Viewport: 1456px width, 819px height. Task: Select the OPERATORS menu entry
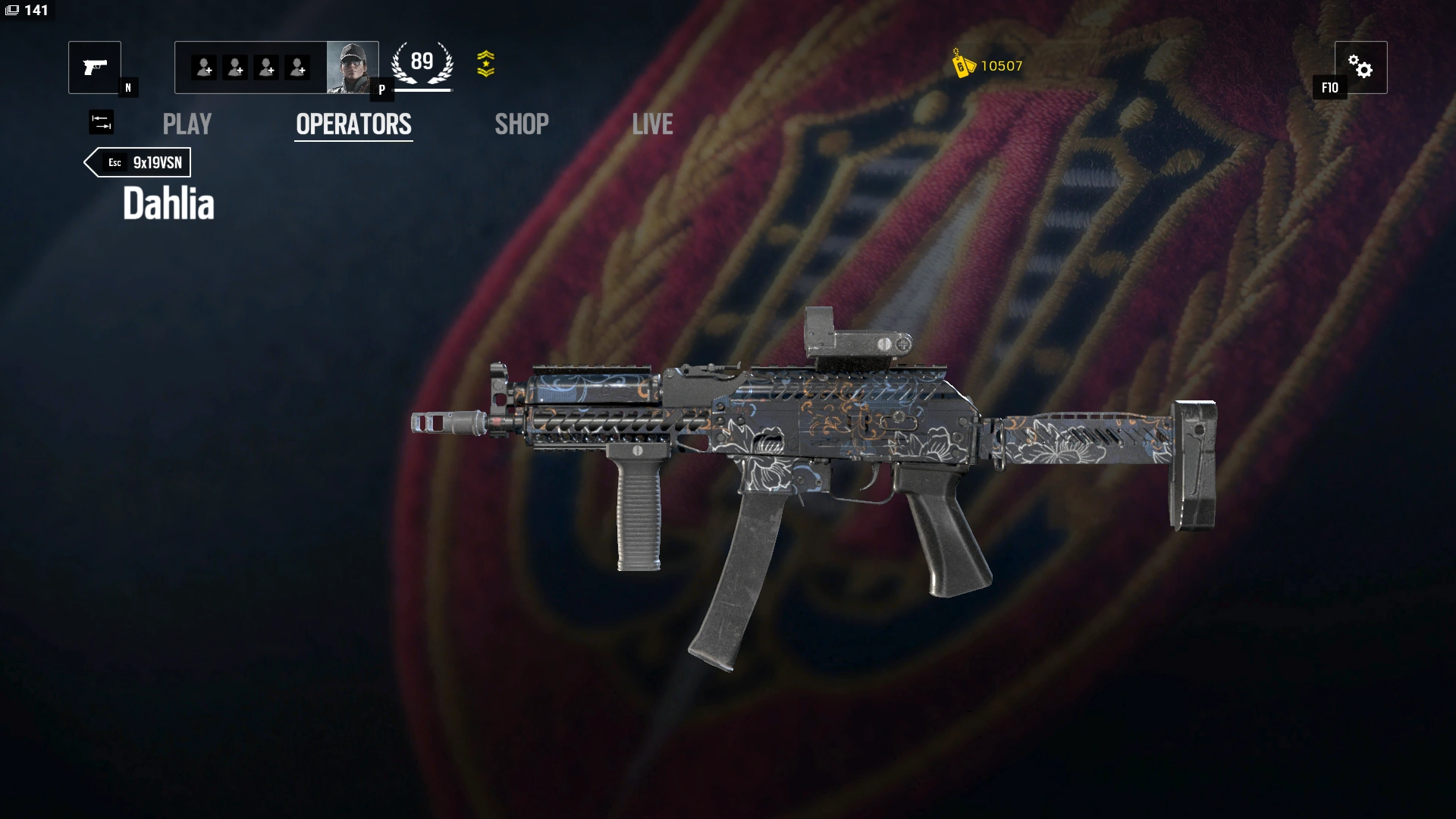[353, 124]
